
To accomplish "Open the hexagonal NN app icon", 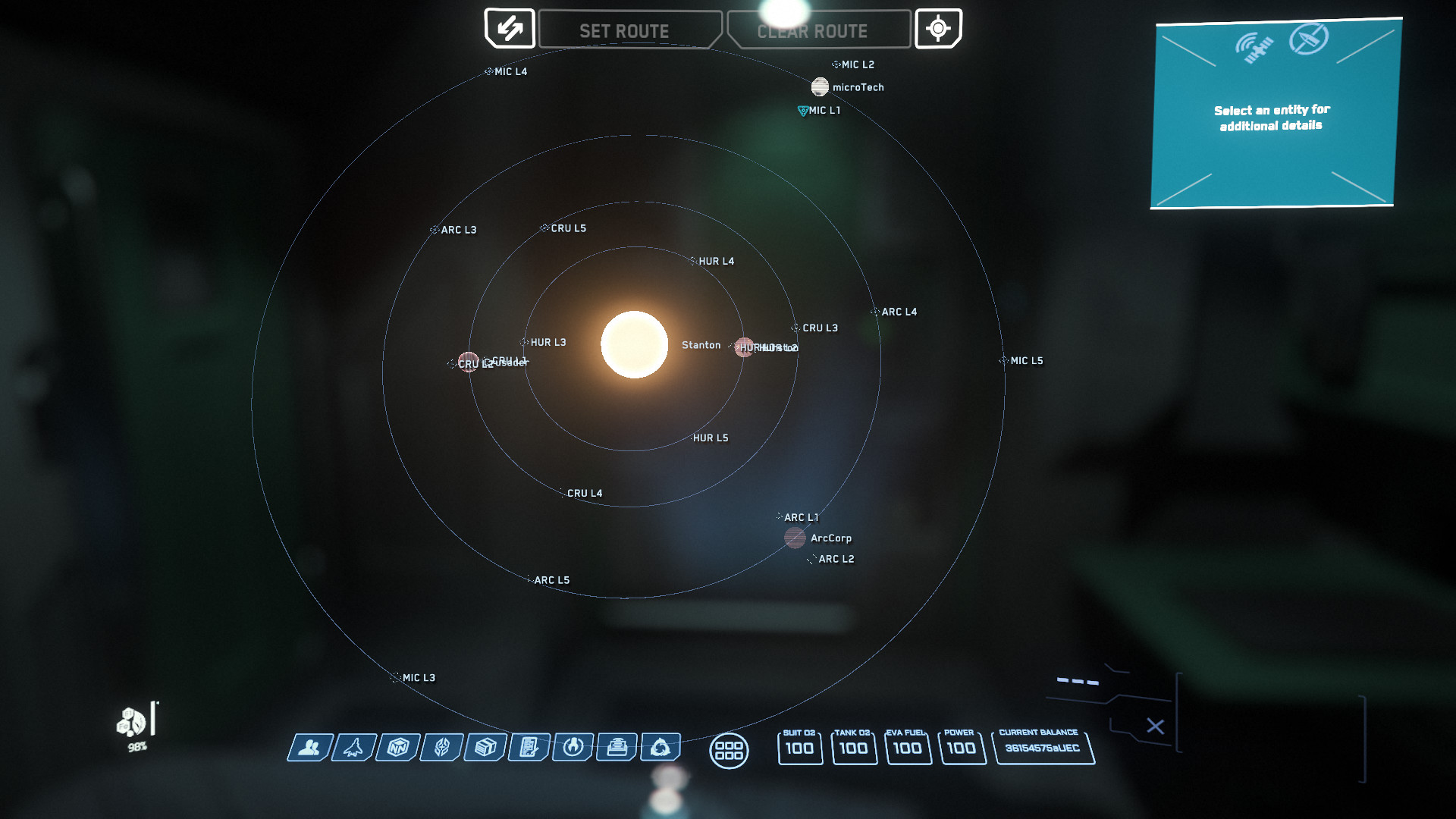I will pos(397,748).
